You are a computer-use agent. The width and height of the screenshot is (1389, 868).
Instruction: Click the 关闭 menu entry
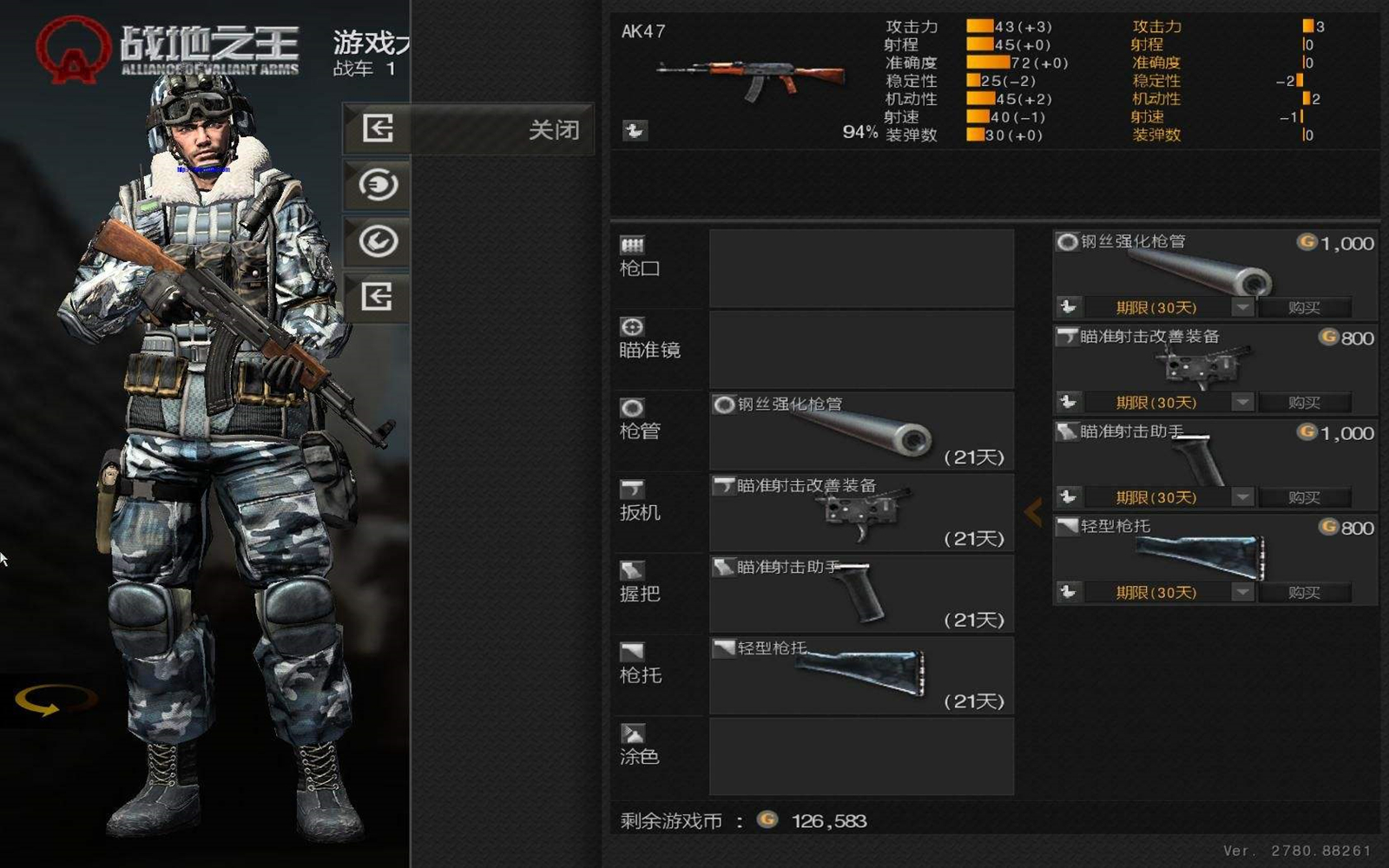[x=552, y=129]
